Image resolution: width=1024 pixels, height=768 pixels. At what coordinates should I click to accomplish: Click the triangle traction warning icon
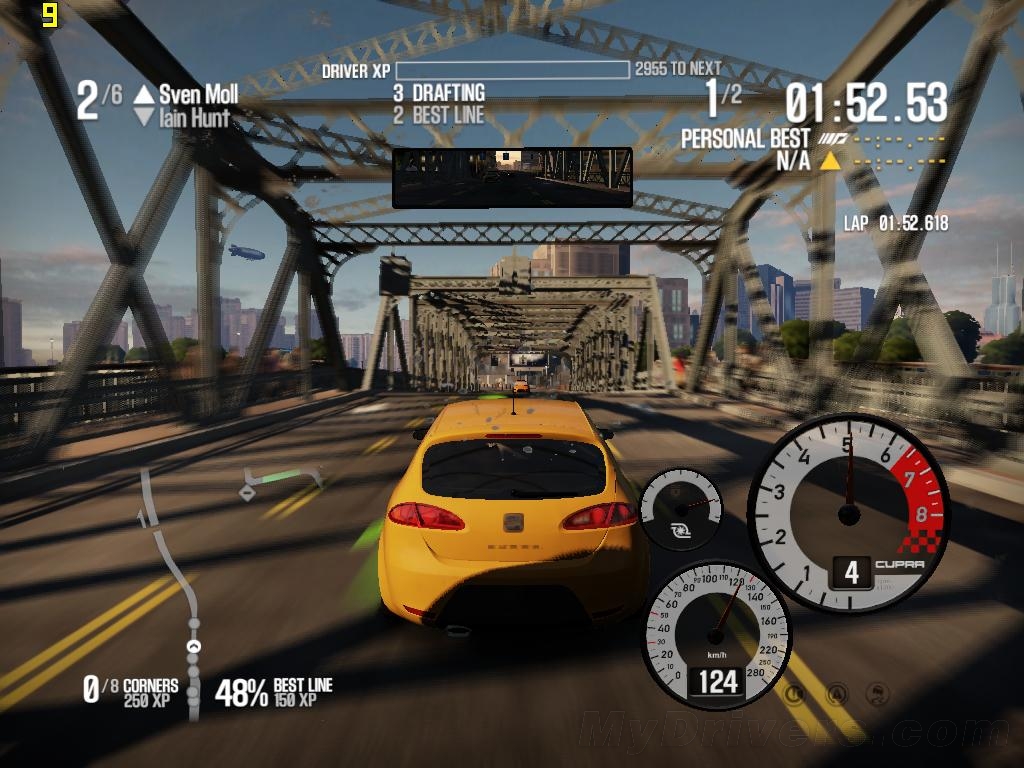(x=836, y=692)
